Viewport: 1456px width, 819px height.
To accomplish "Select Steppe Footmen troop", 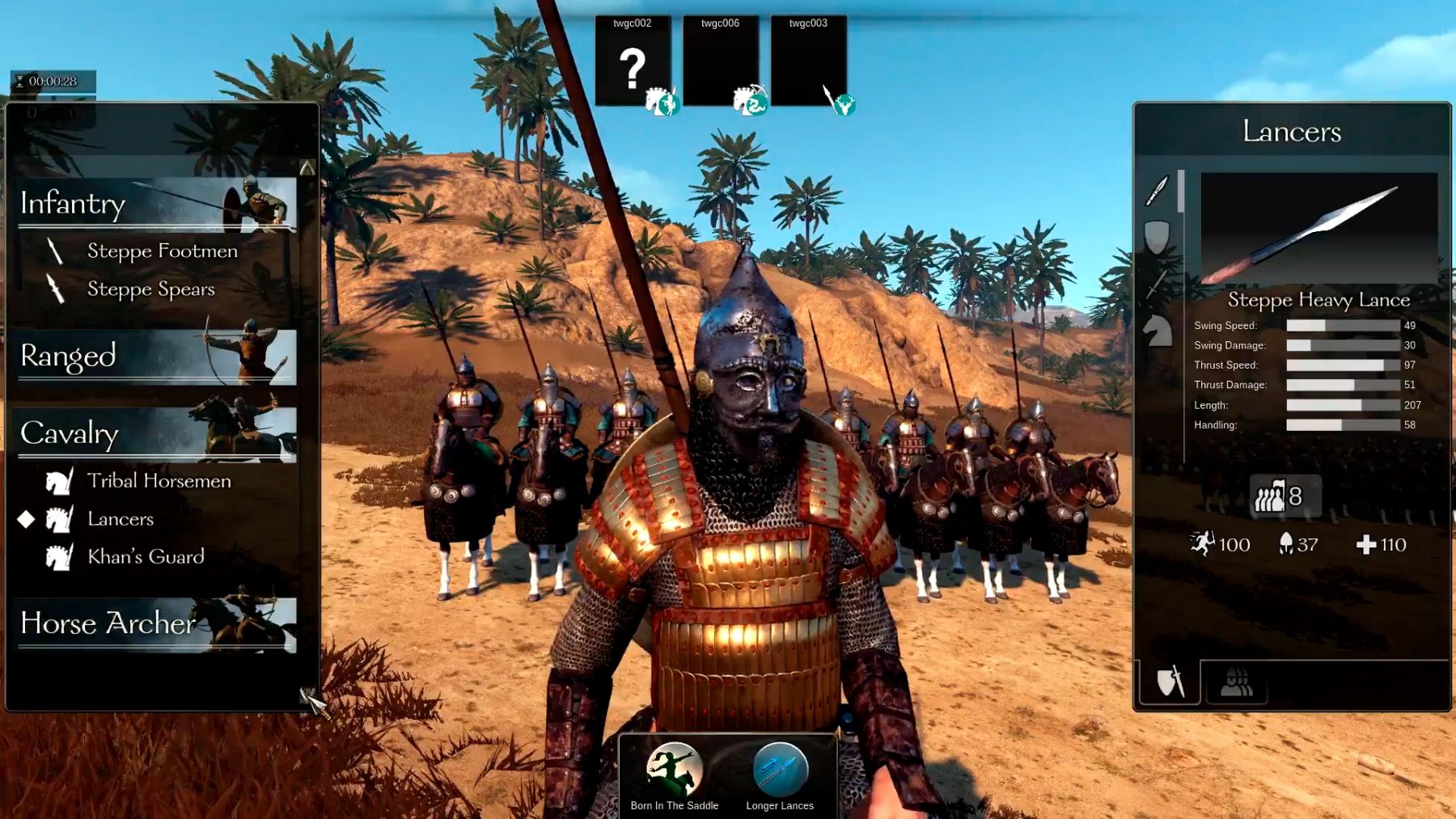I will tap(162, 251).
